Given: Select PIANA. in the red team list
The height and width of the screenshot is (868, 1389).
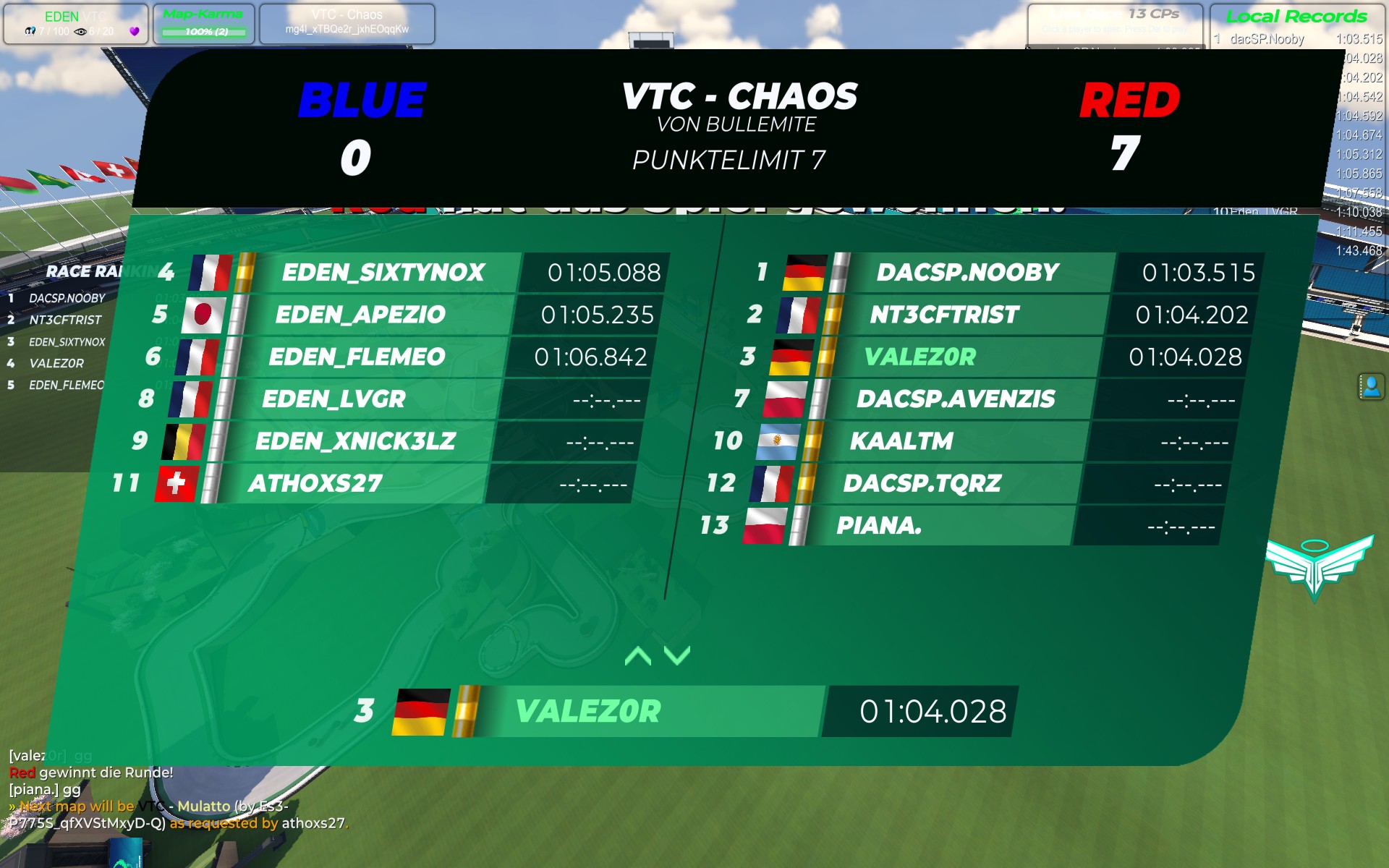Looking at the screenshot, I should [x=879, y=526].
